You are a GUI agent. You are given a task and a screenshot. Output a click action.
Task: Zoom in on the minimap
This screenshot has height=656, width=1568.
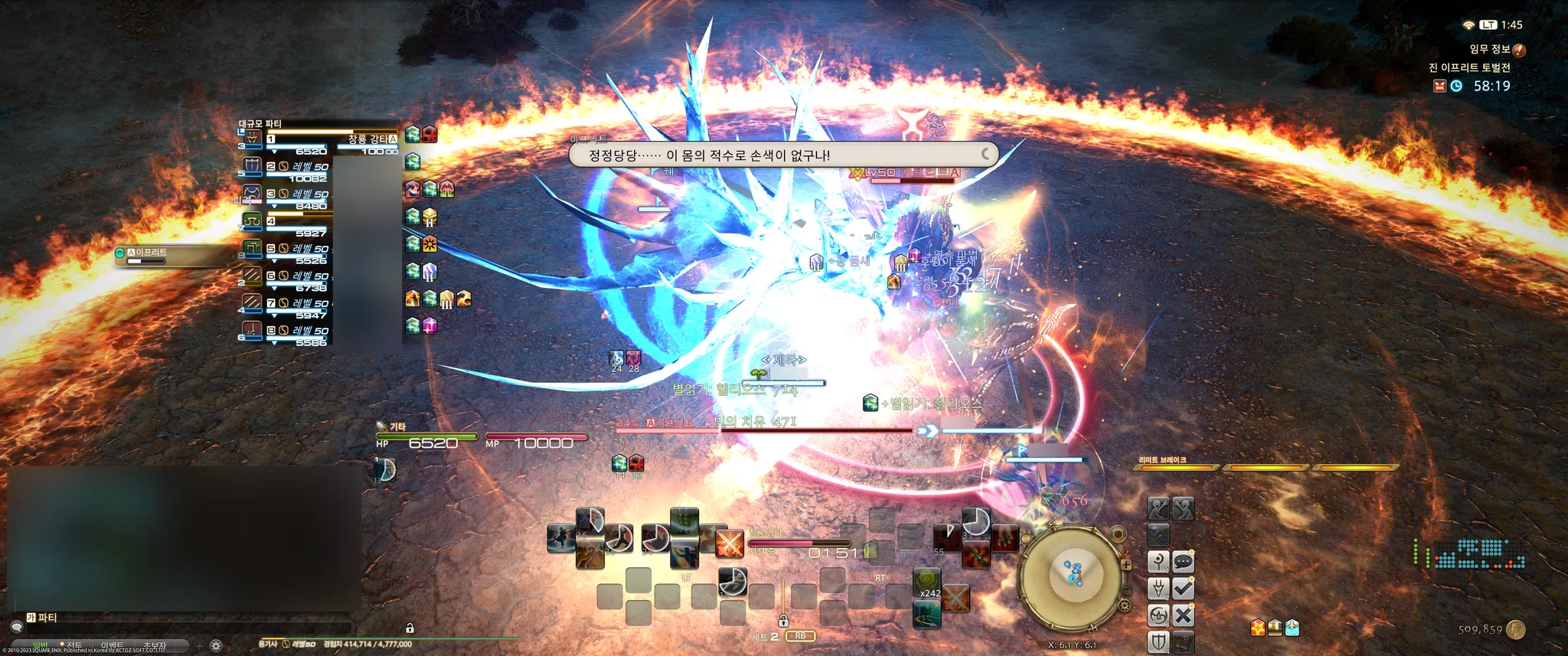pyautogui.click(x=1126, y=565)
